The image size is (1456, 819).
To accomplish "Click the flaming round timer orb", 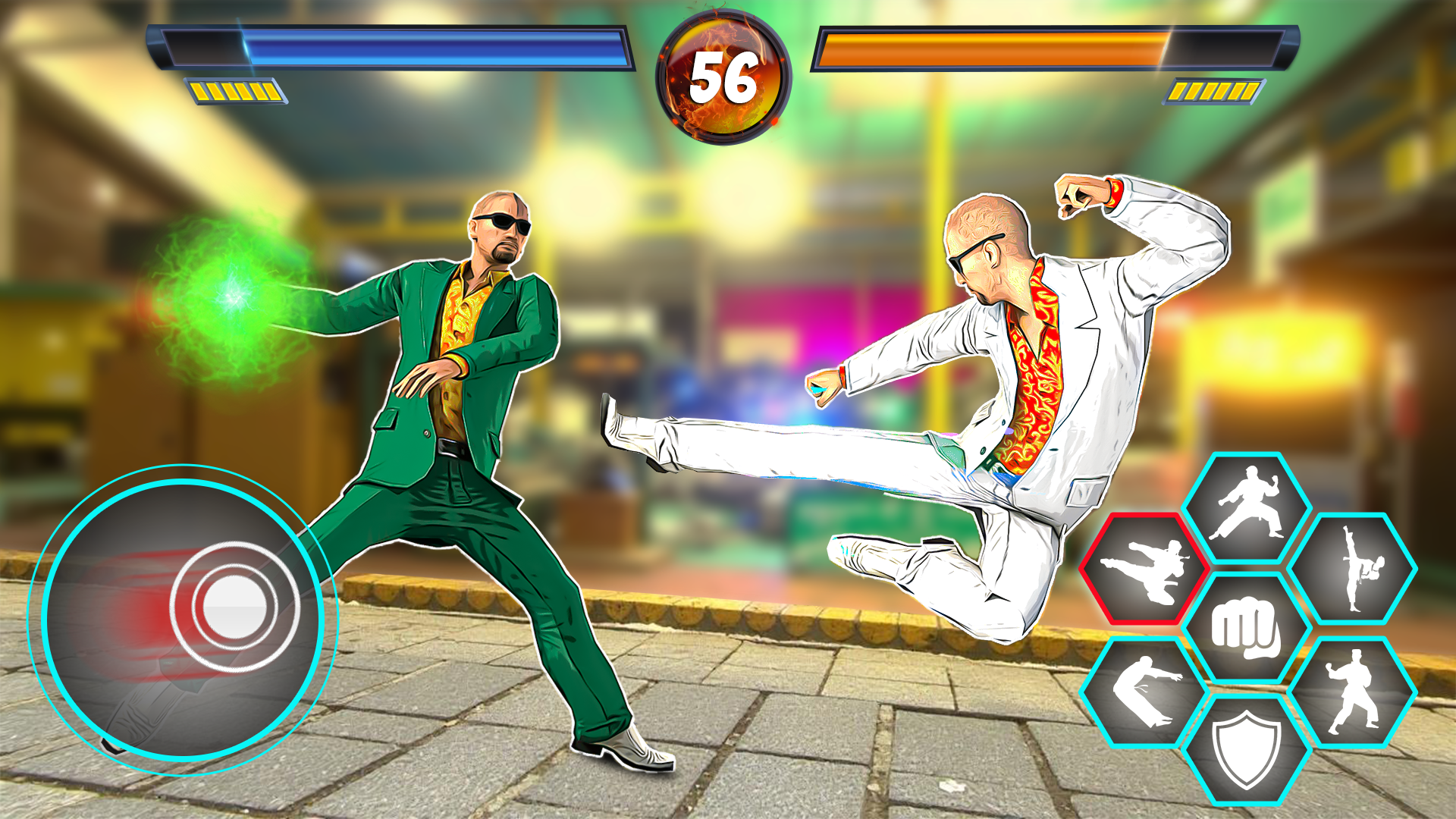I will point(724,76).
